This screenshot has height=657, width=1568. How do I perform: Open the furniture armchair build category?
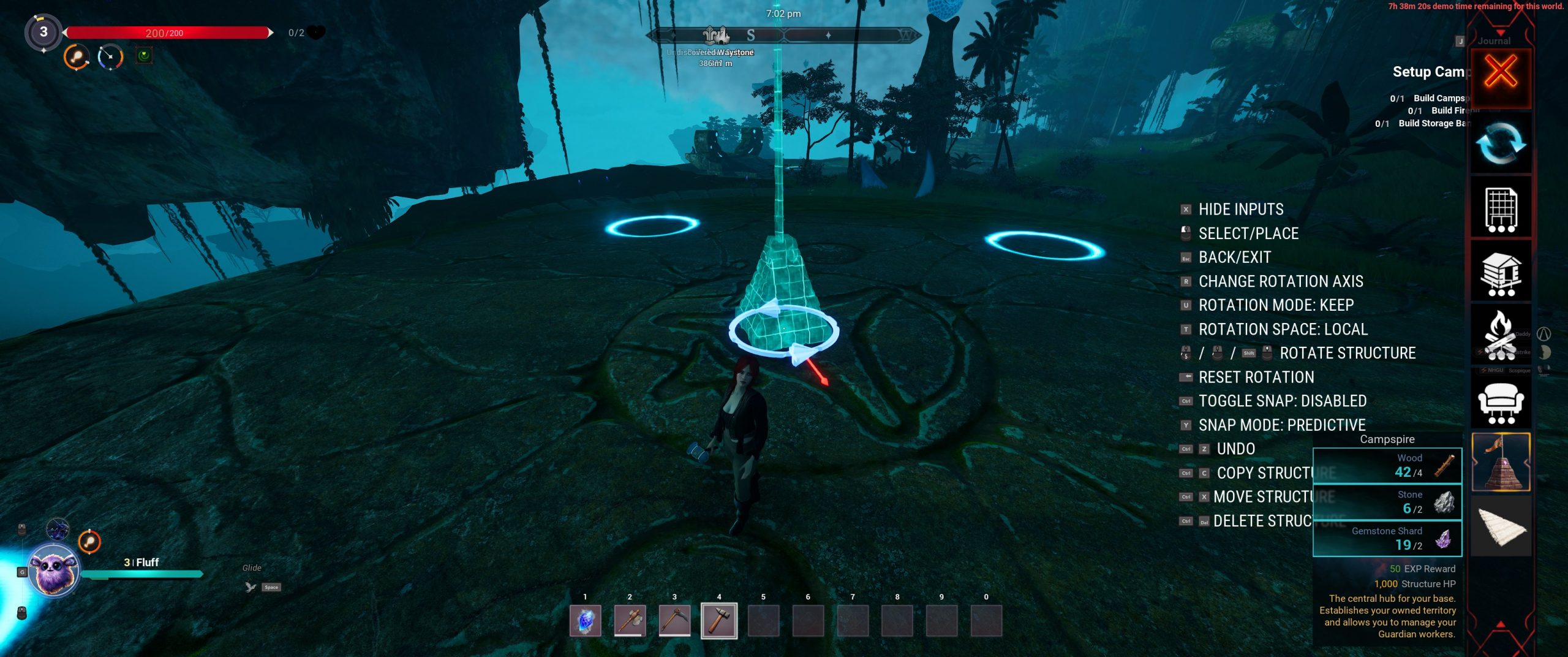pyautogui.click(x=1501, y=401)
